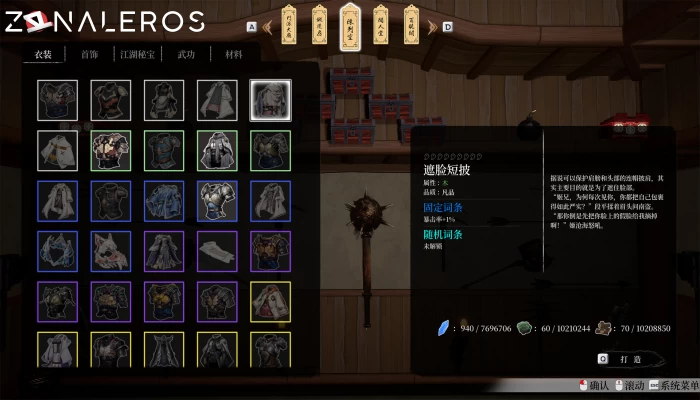Select the highlighted 遮脸短披 cape slot
The height and width of the screenshot is (400, 700).
(269, 100)
